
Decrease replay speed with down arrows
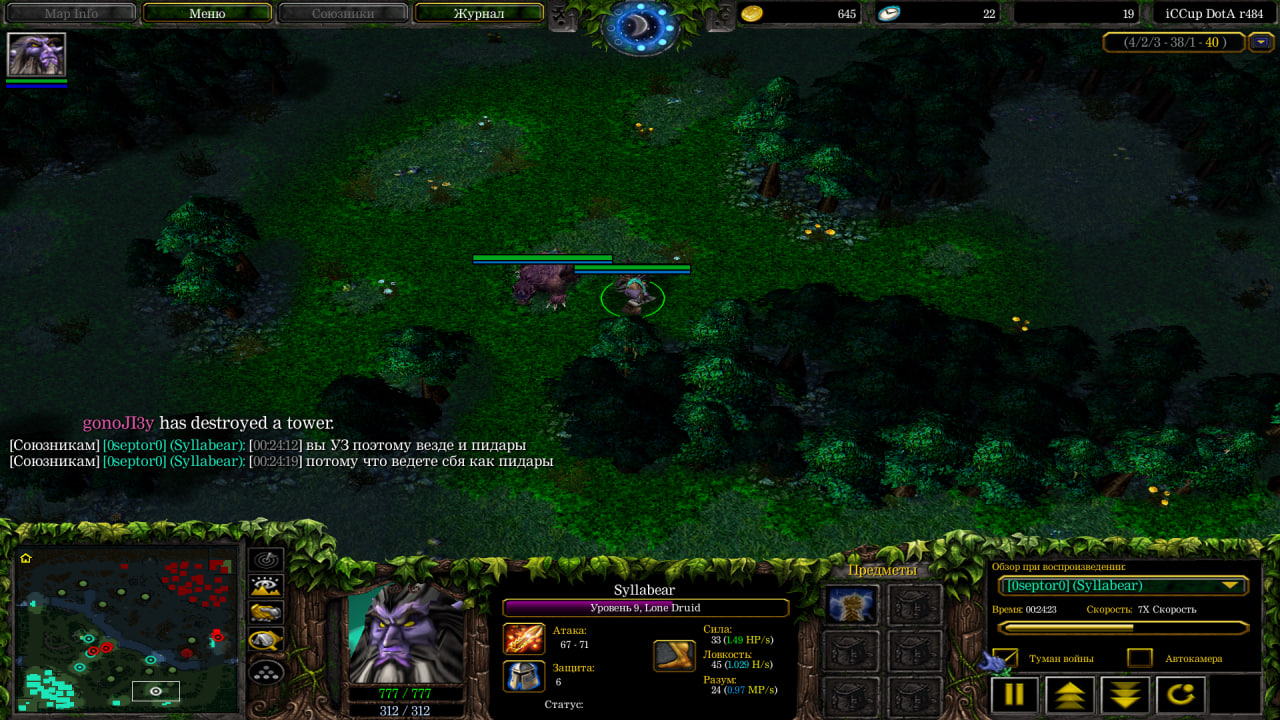click(1125, 694)
